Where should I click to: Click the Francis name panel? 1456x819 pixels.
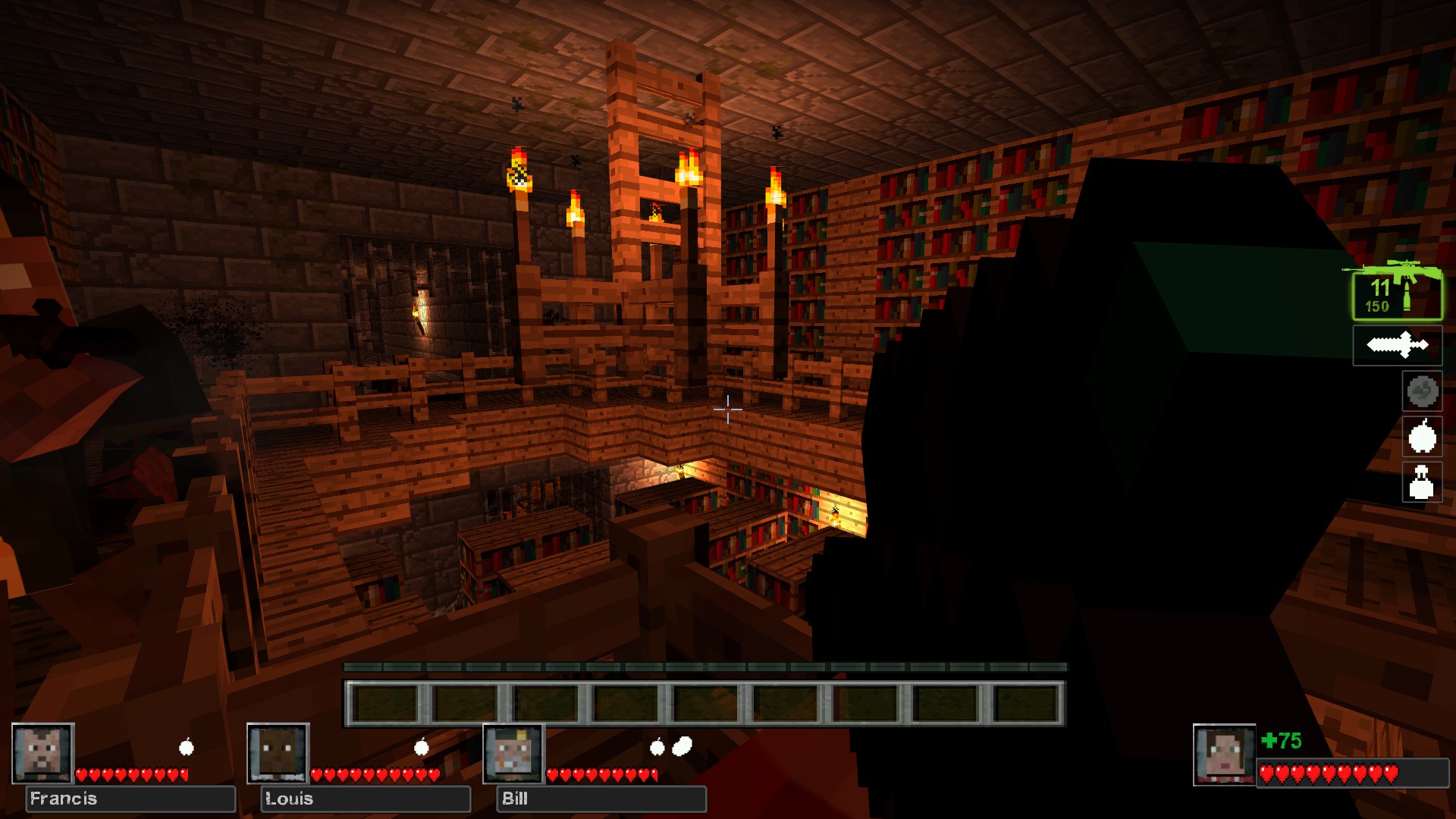coord(130,799)
